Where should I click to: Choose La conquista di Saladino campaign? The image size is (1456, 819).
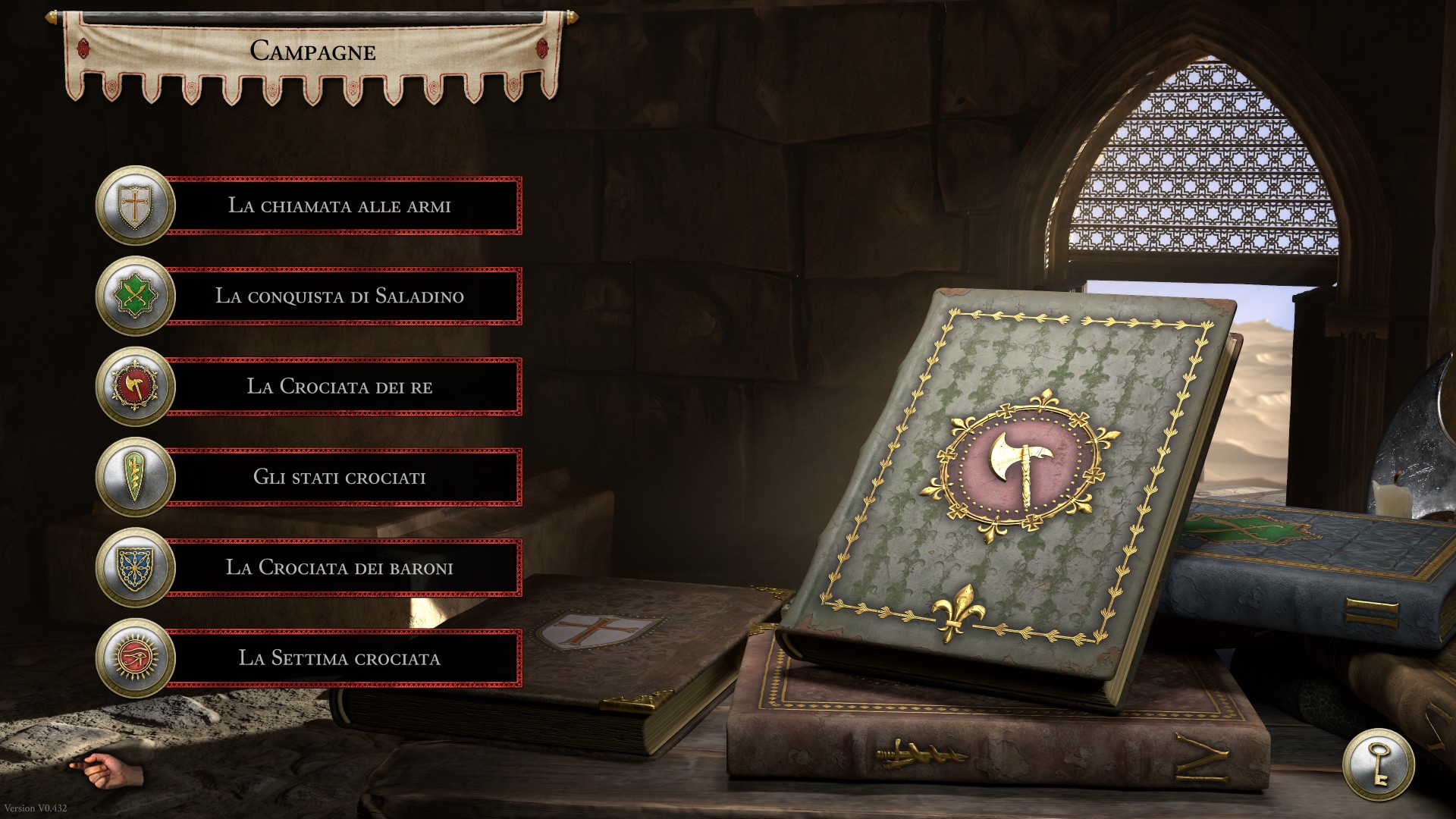point(340,296)
